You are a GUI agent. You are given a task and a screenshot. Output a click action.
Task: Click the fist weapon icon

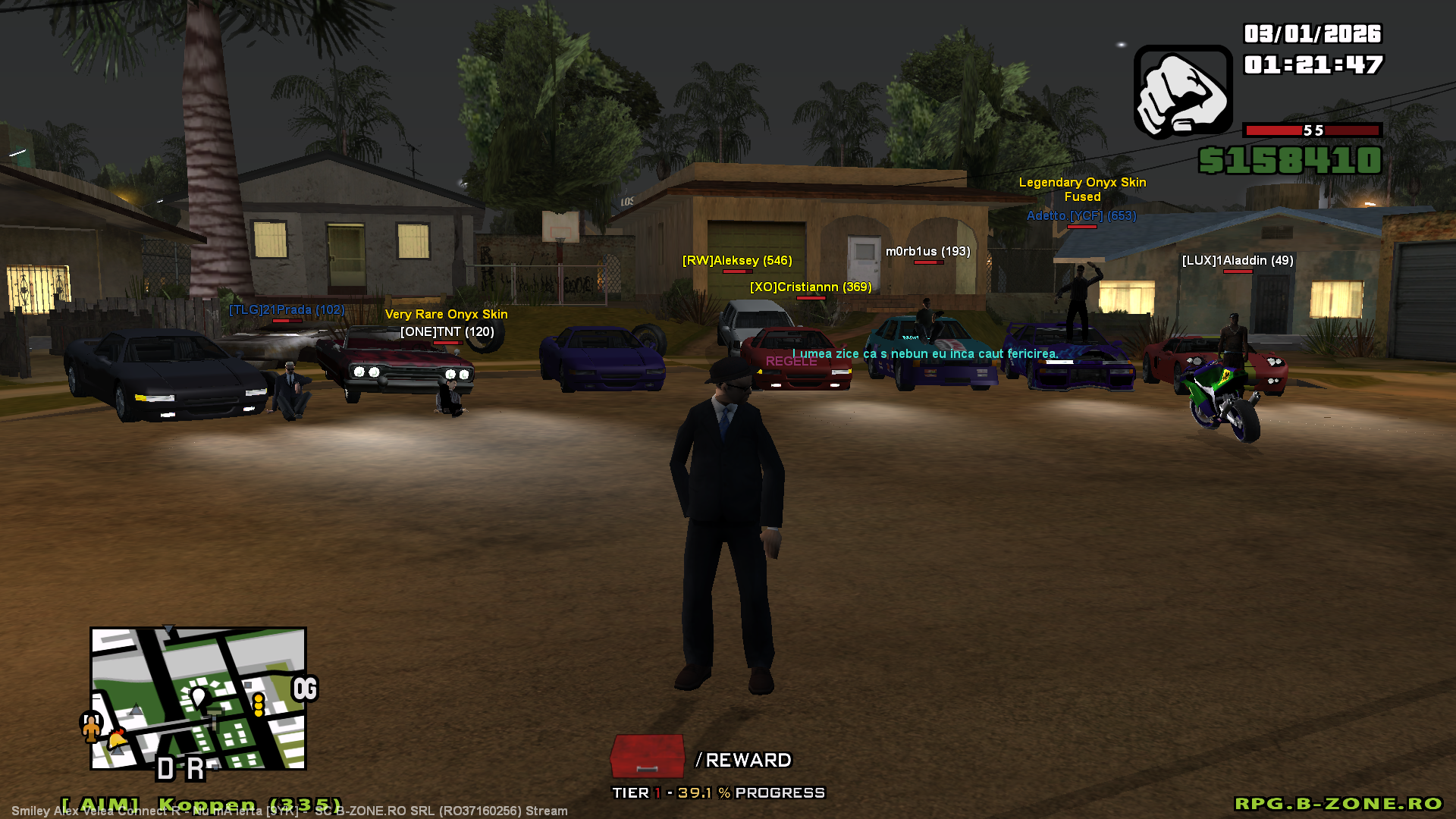coord(1182,93)
